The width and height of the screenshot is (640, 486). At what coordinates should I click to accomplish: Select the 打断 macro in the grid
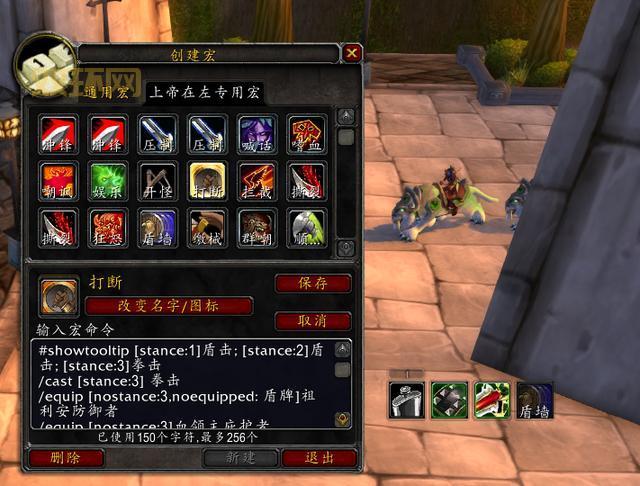(207, 180)
